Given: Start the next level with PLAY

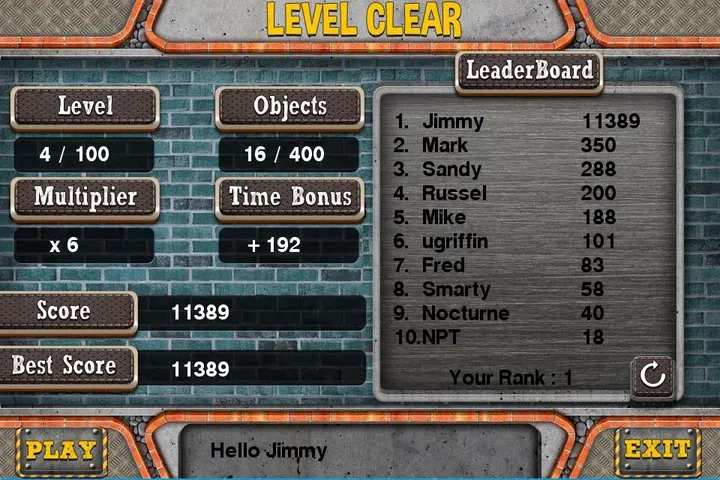Looking at the screenshot, I should click(61, 450).
